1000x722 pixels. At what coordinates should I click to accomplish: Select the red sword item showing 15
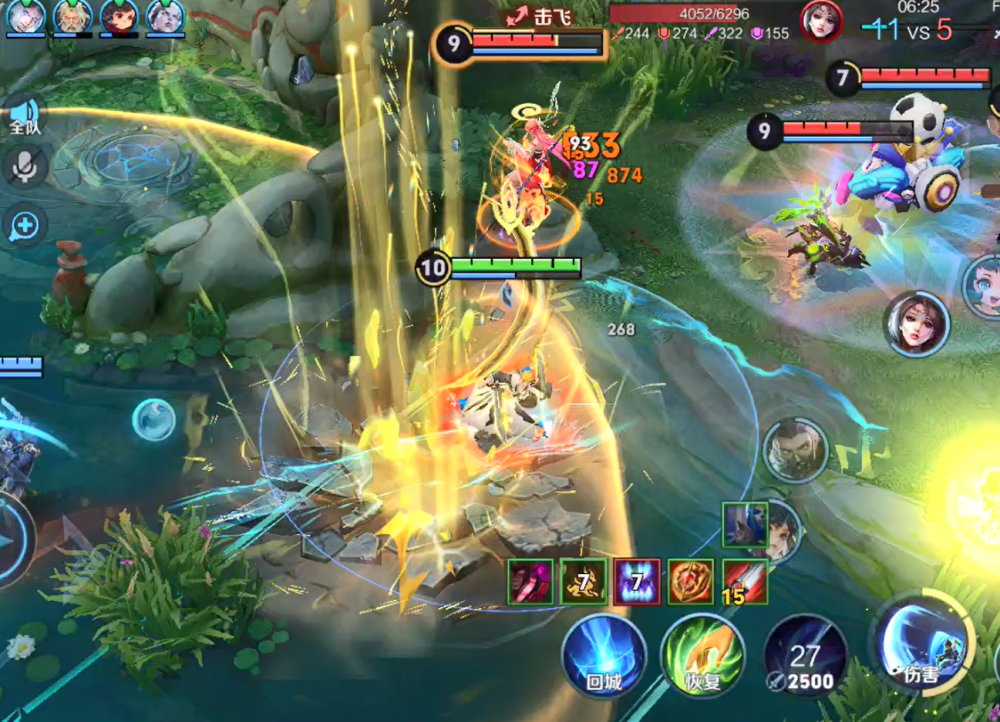[x=744, y=581]
